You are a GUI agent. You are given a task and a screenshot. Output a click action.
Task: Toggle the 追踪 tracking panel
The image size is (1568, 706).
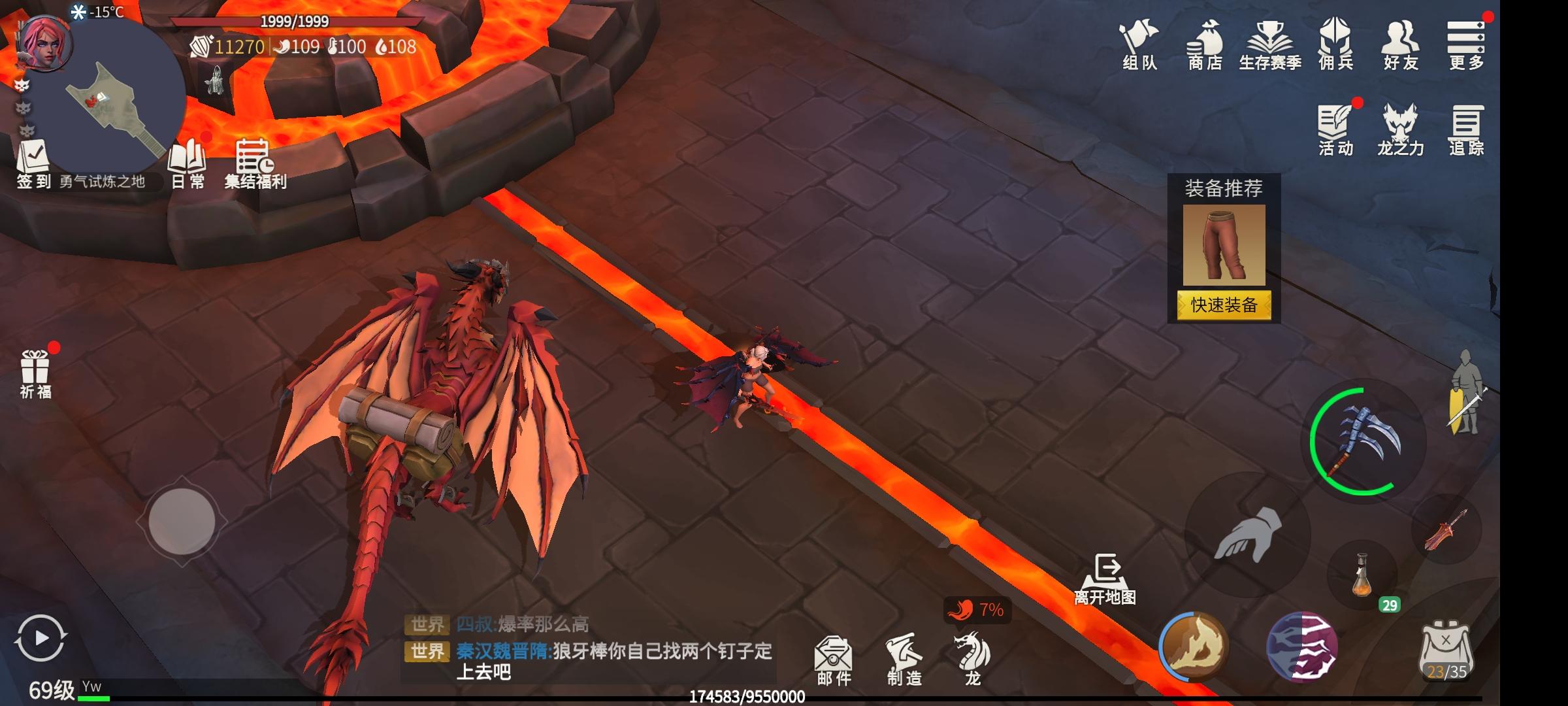[1466, 129]
